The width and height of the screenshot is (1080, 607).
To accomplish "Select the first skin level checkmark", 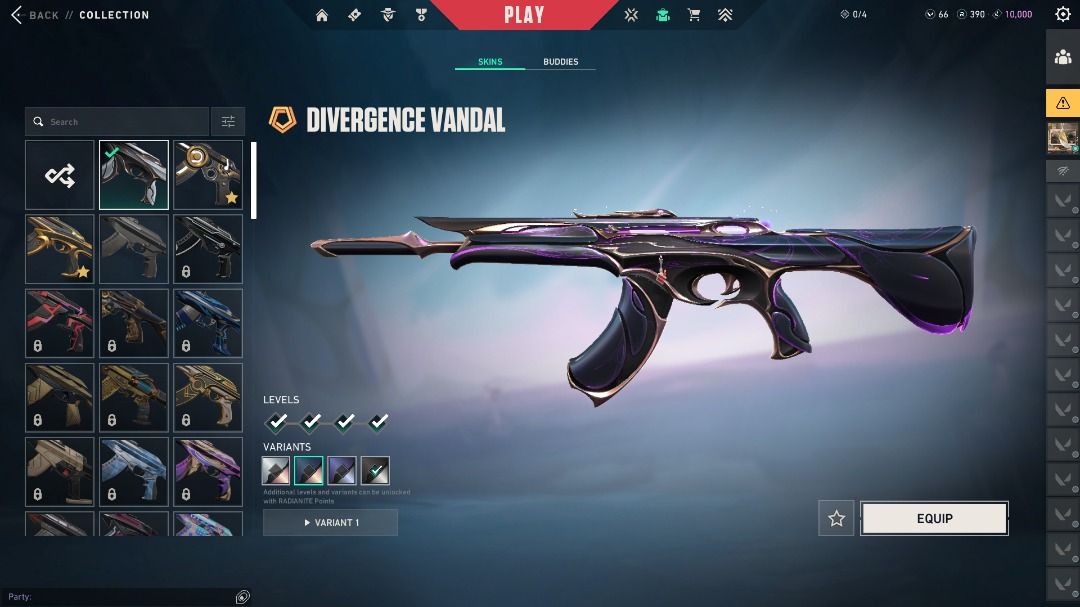I will click(277, 422).
